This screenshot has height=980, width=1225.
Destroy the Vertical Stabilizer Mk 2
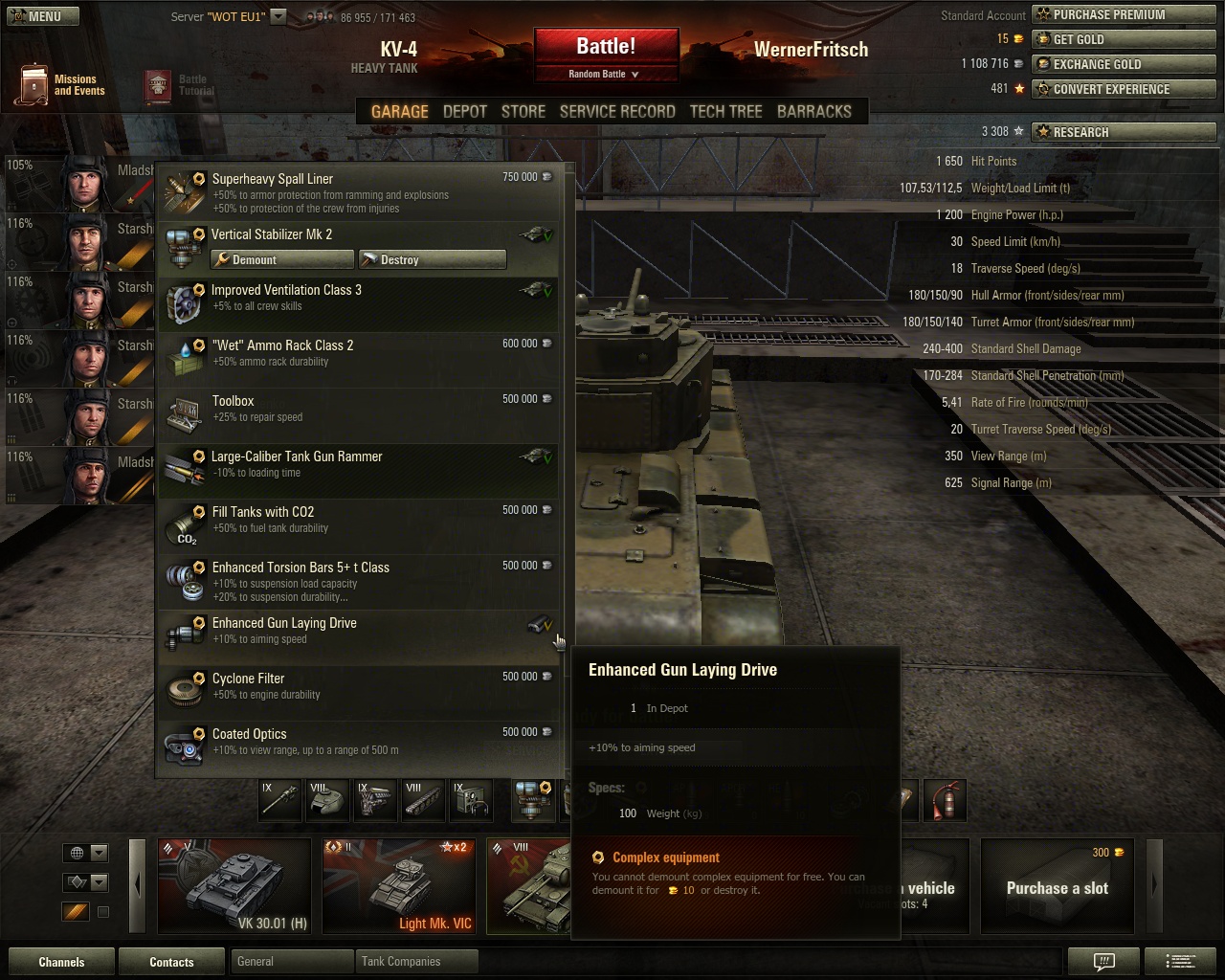pyautogui.click(x=432, y=260)
